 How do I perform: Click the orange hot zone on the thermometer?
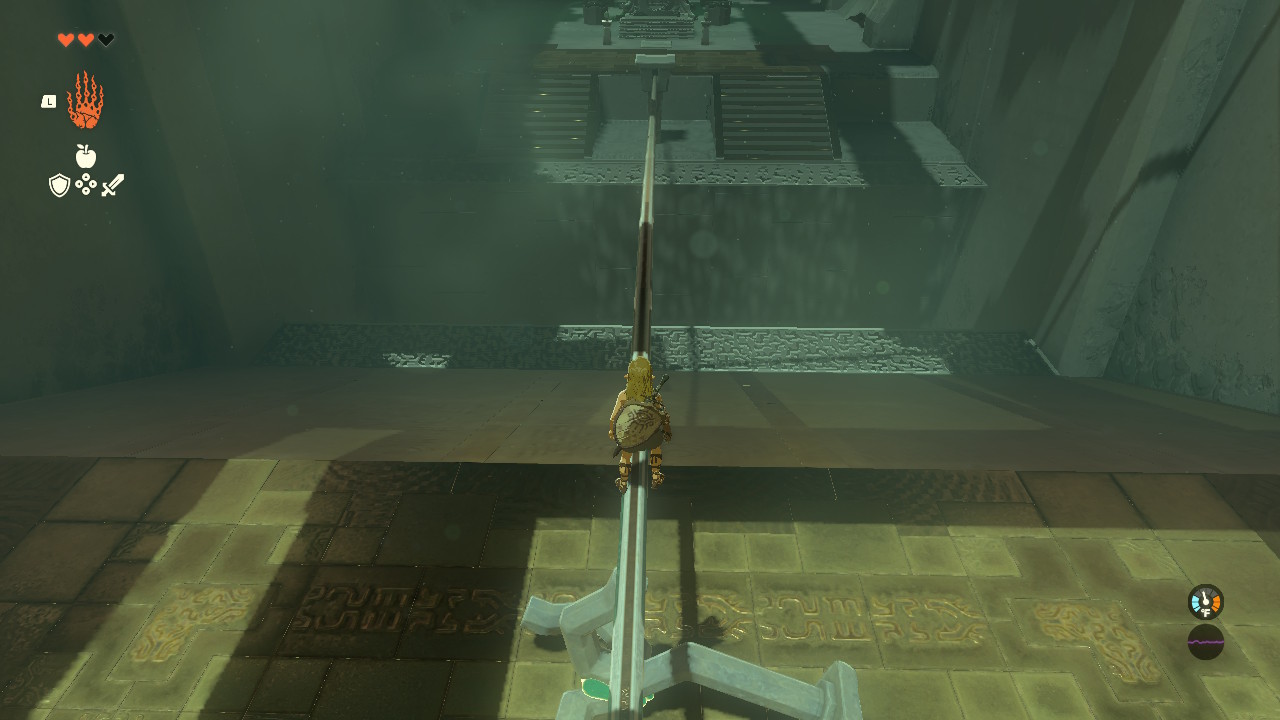point(1216,603)
